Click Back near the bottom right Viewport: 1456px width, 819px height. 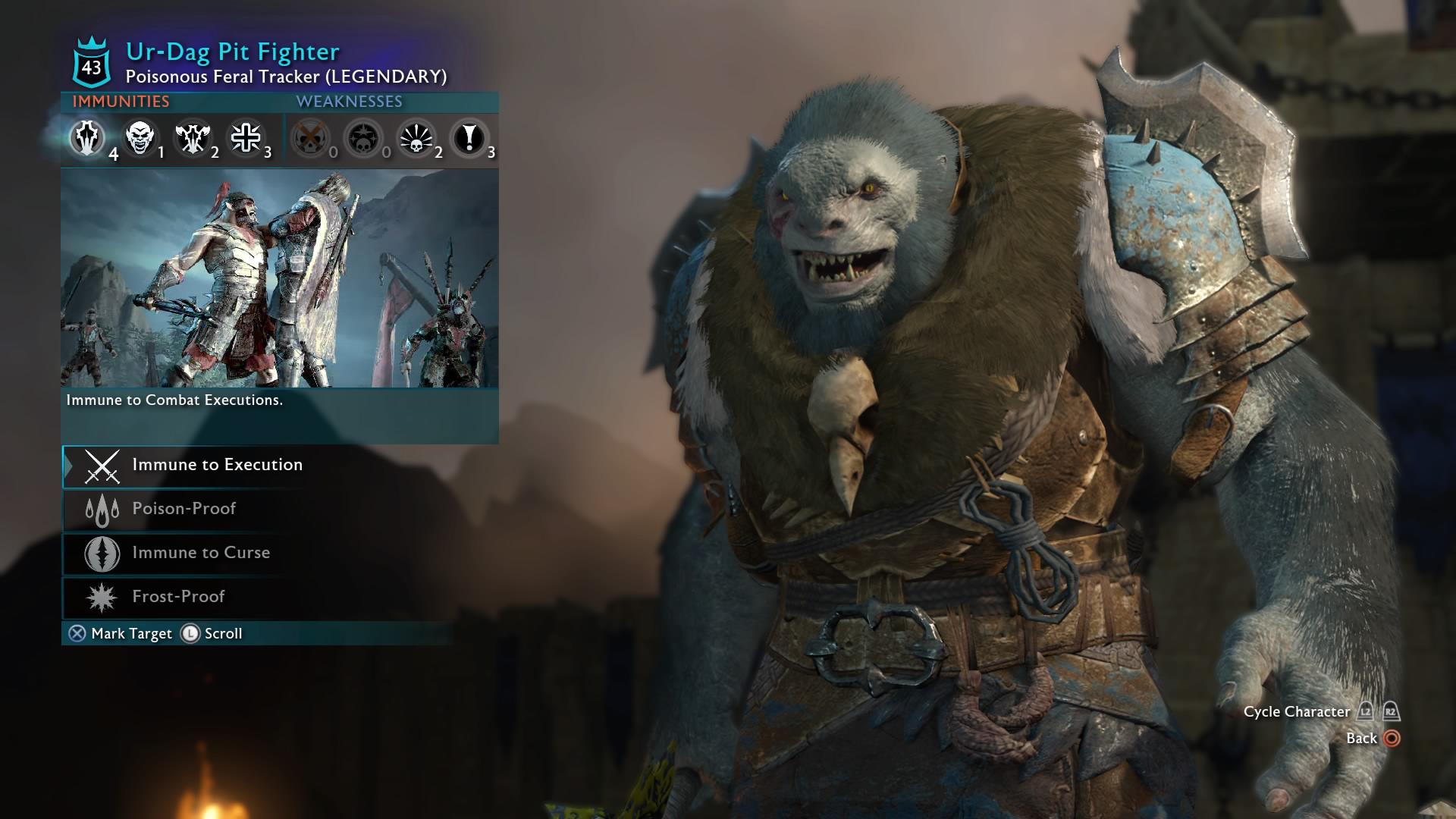point(1361,737)
